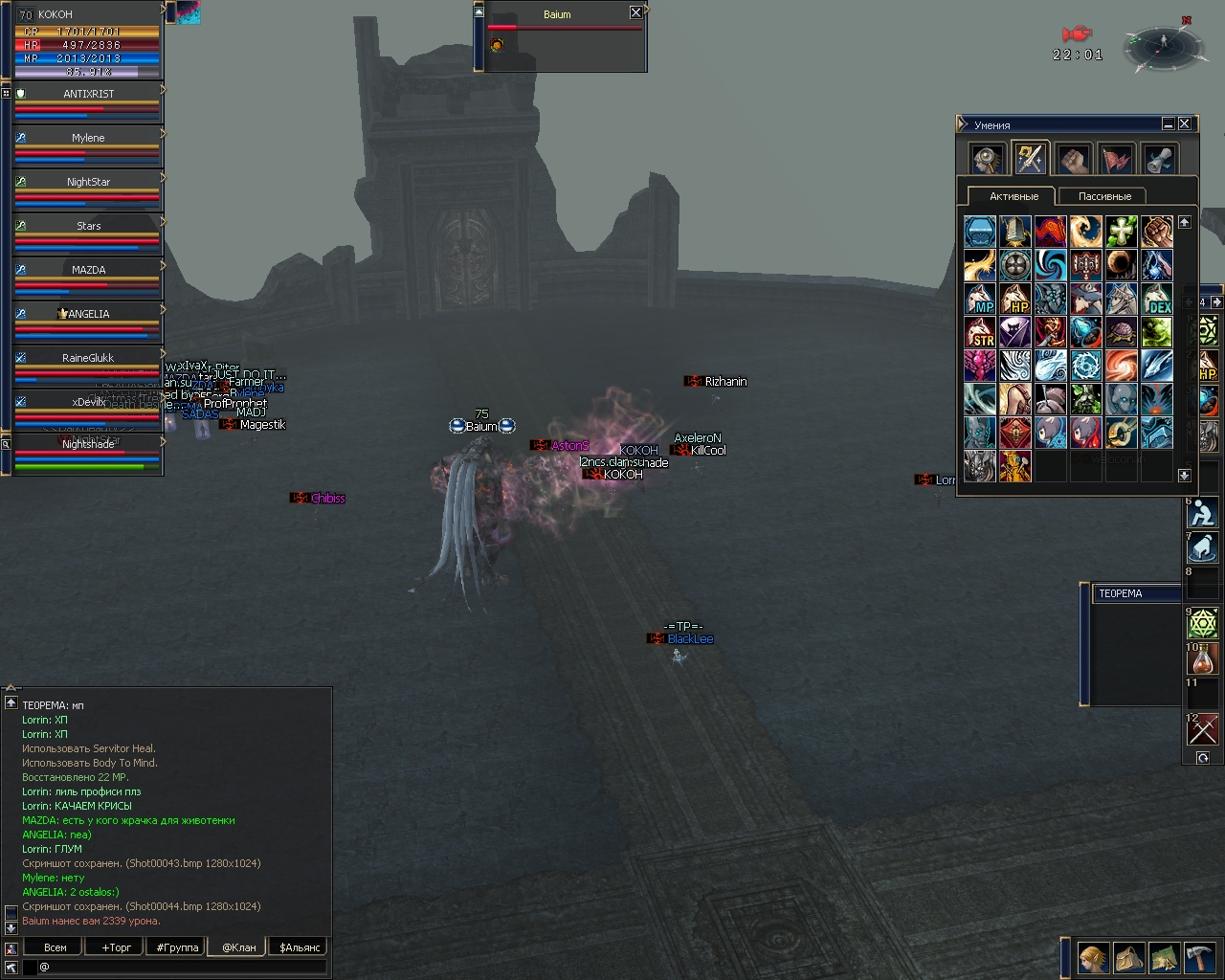Screen dimensions: 1225x980
Task: Close the Baium target window
Action: 635,12
